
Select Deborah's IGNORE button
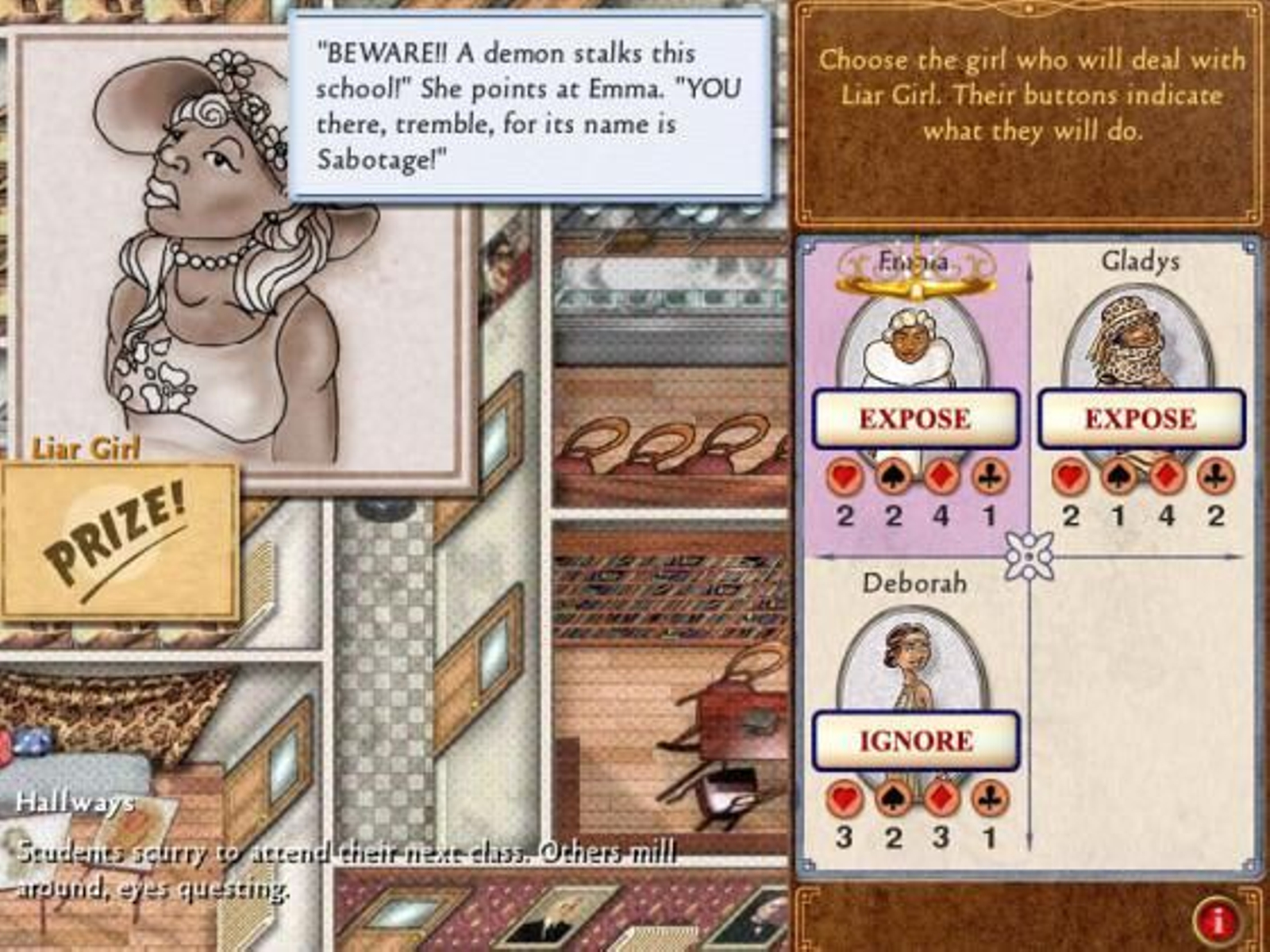[x=915, y=740]
